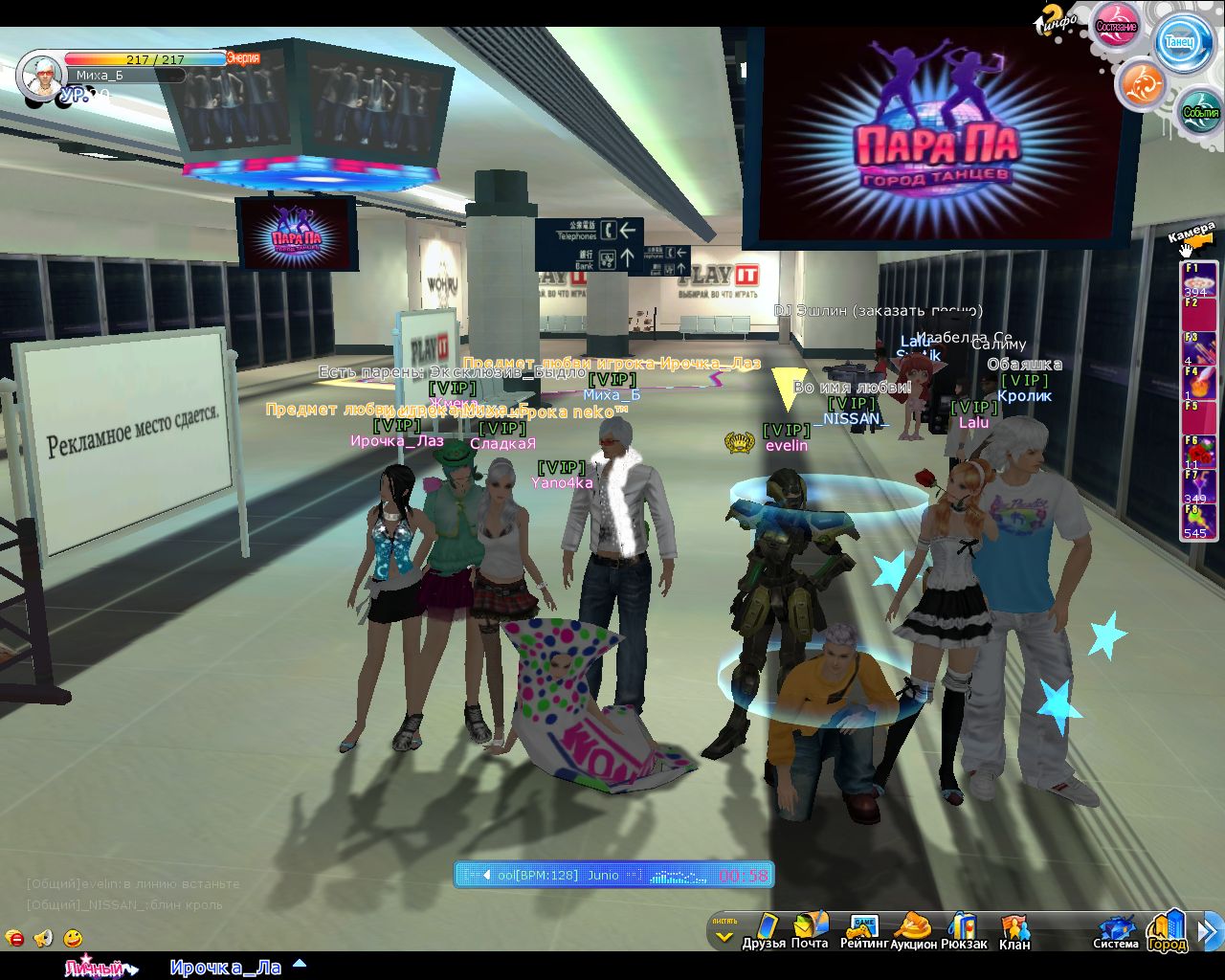Switch to the Личный private chat tab
Screen dimensions: 1225x980
tap(96, 968)
